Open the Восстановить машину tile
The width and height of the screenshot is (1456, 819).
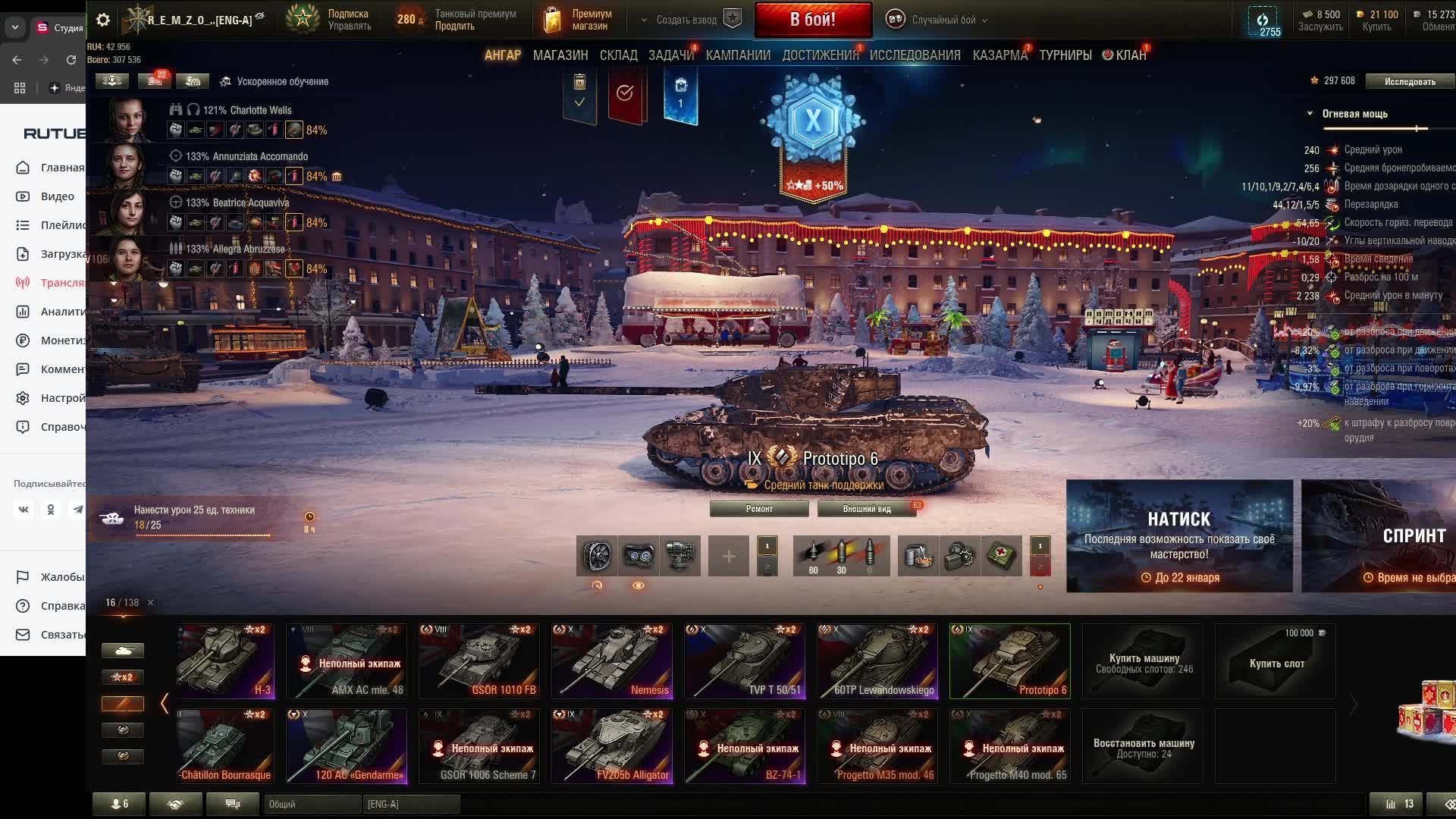tap(1143, 747)
